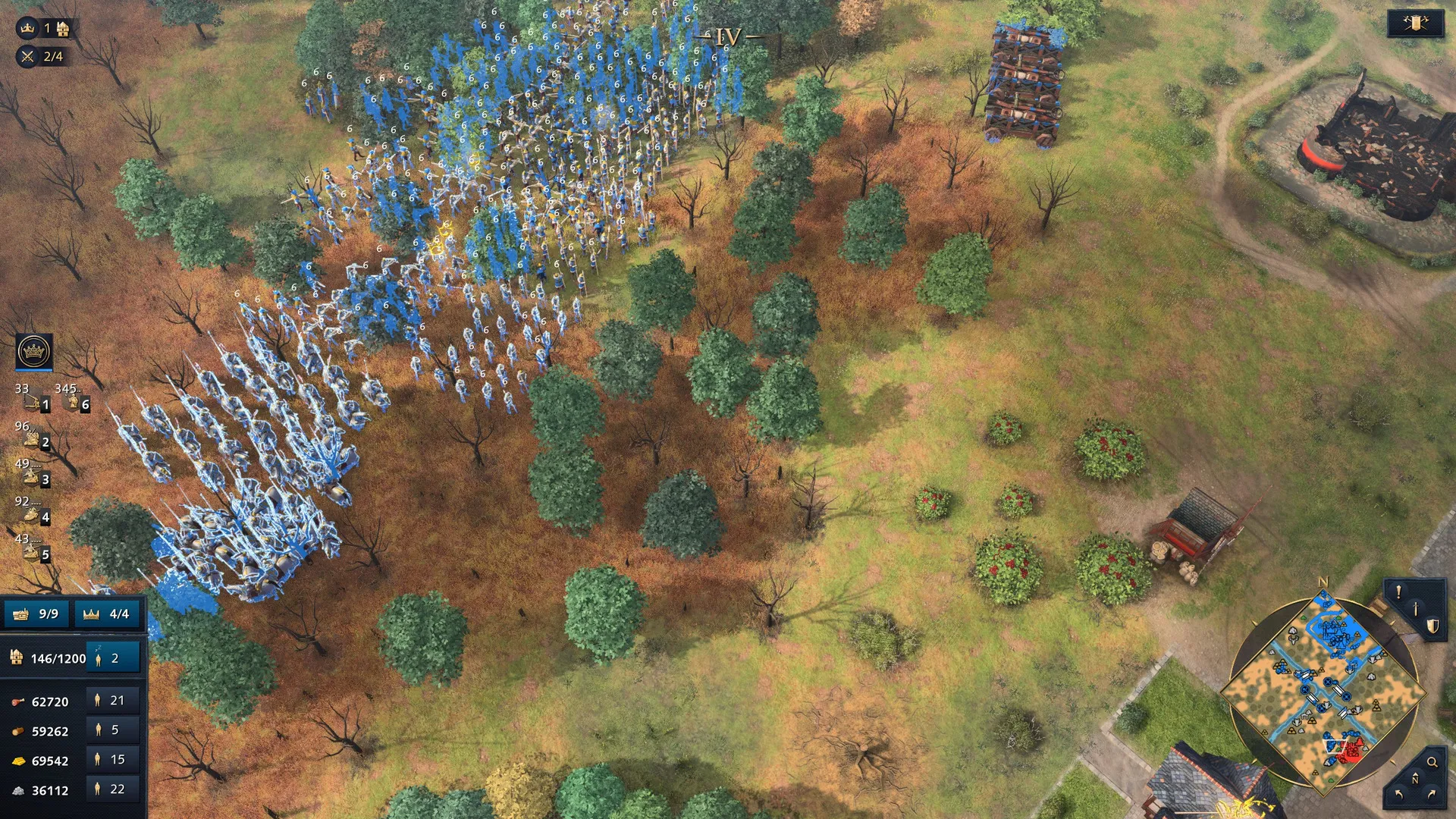Cycle through the 21 food villagers

112,701
